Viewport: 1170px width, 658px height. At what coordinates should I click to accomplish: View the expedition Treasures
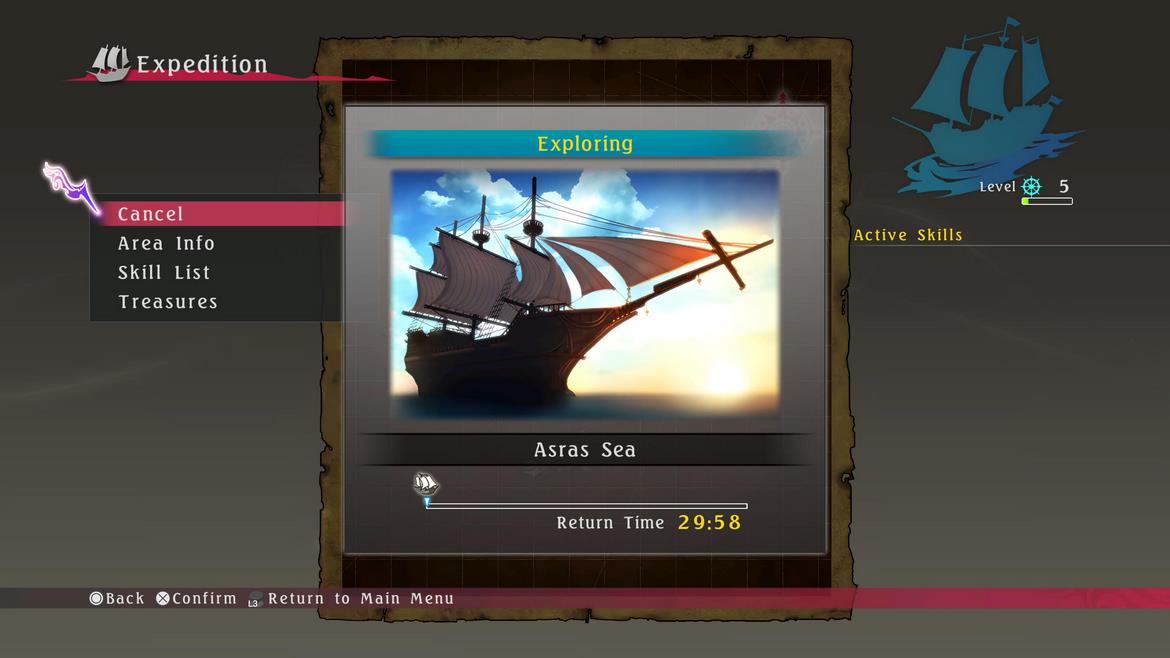[168, 301]
